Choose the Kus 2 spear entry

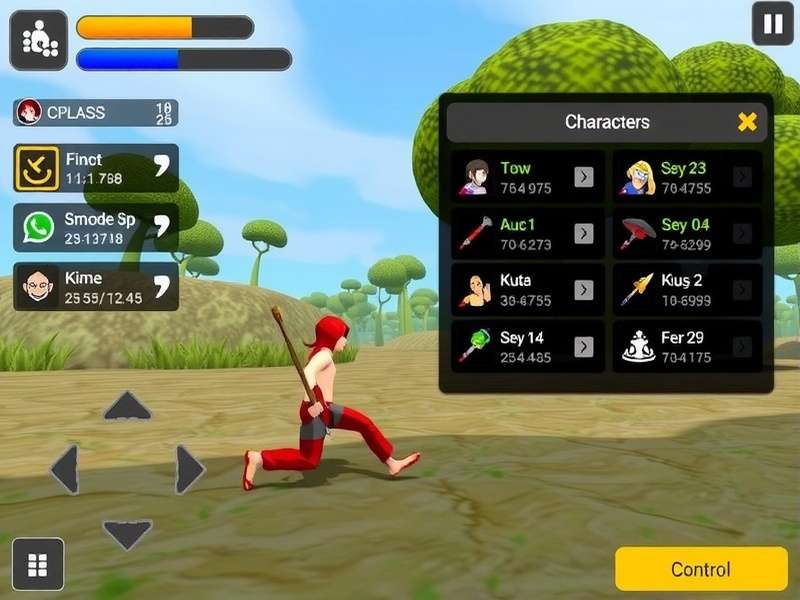pos(687,290)
